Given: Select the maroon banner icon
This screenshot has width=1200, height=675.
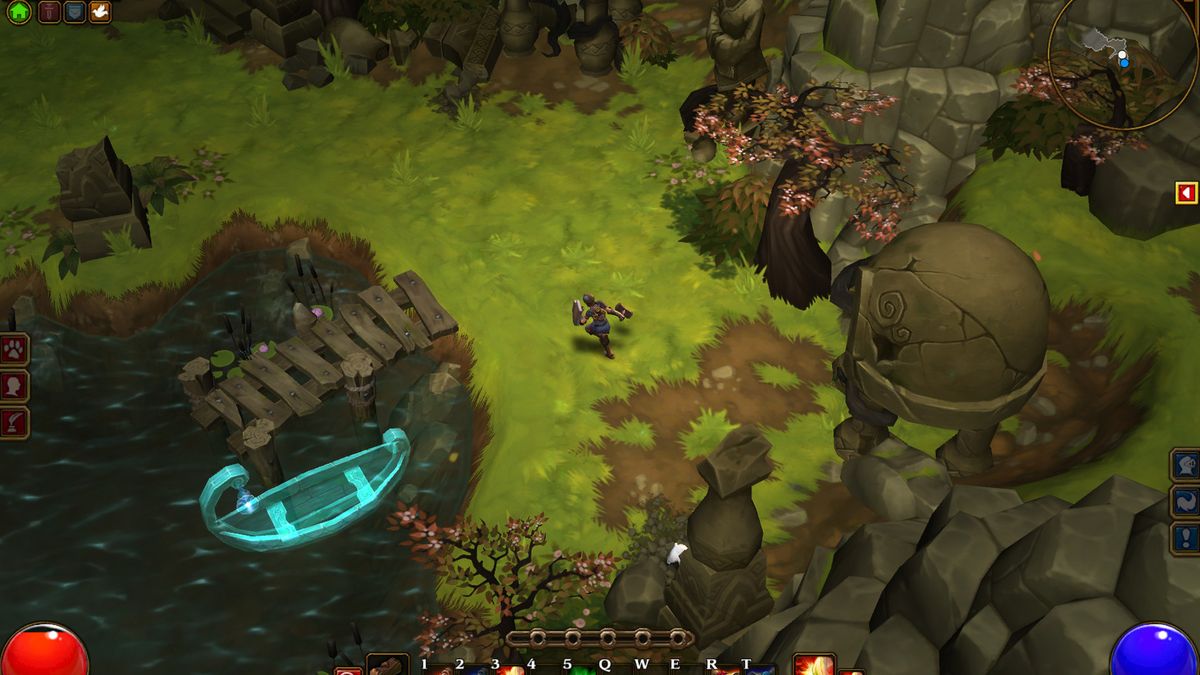Looking at the screenshot, I should point(48,12).
